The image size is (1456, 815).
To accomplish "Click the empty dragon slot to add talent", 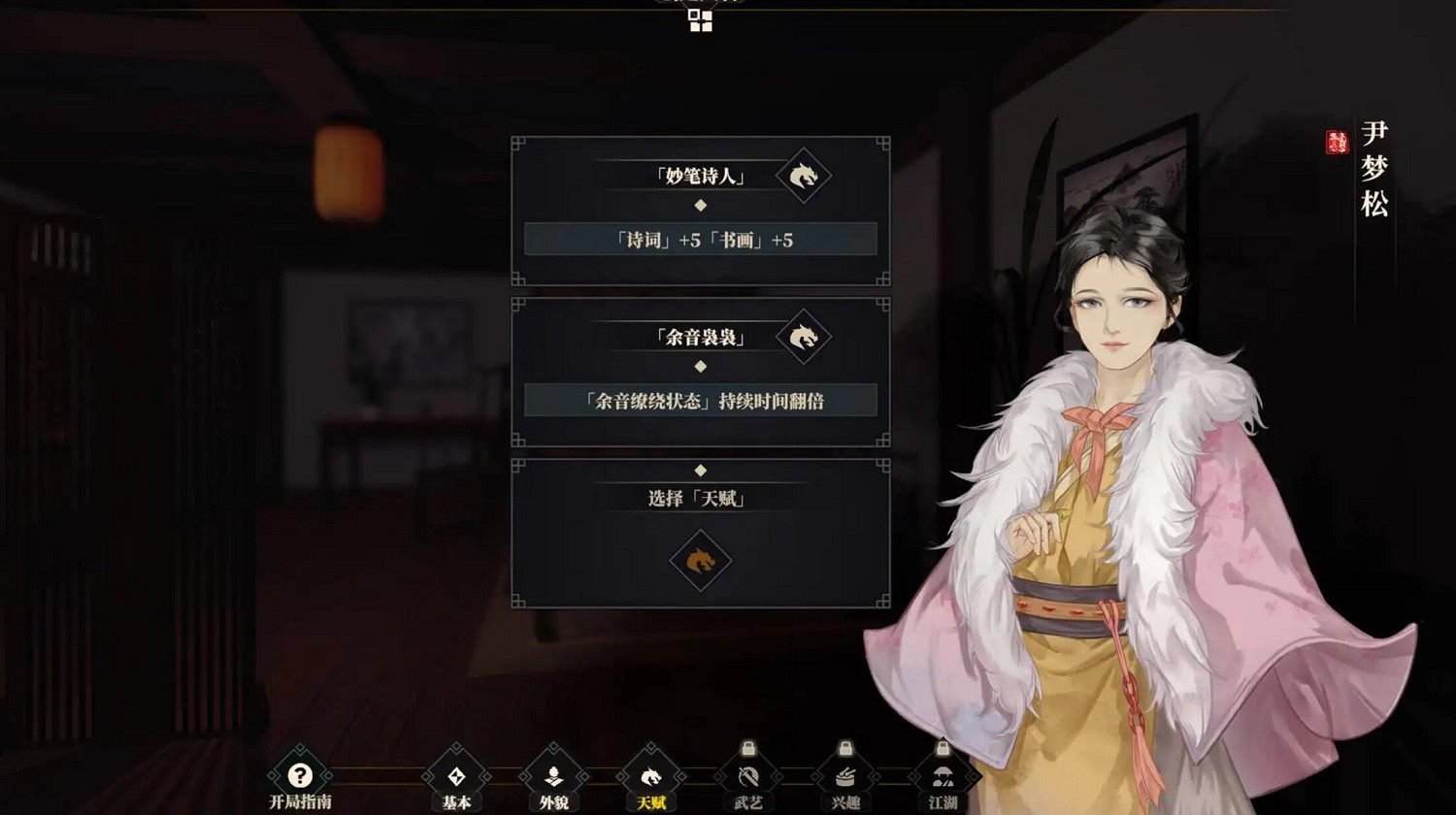I will click(701, 561).
